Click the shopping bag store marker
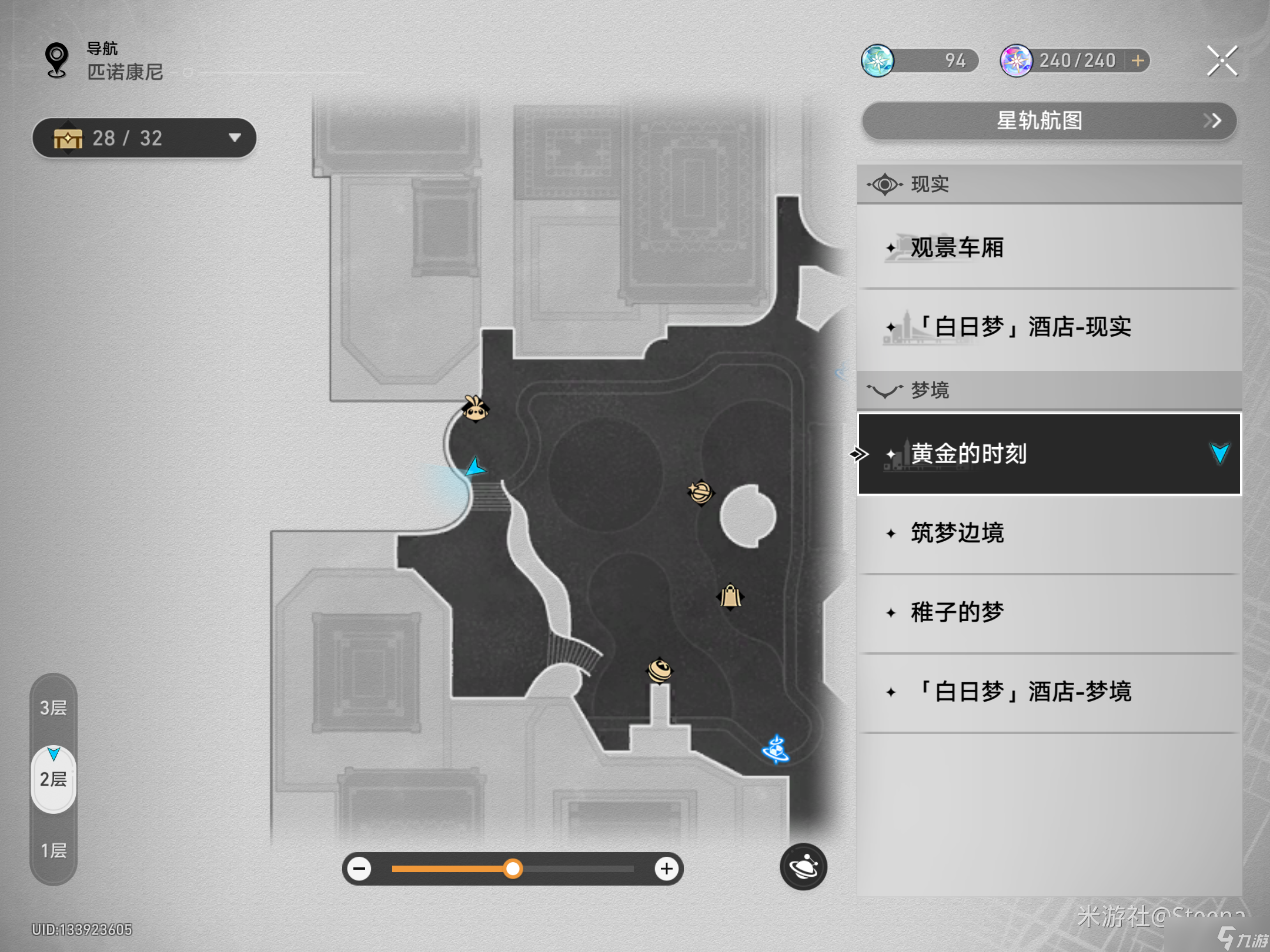This screenshot has height=952, width=1270. point(730,596)
